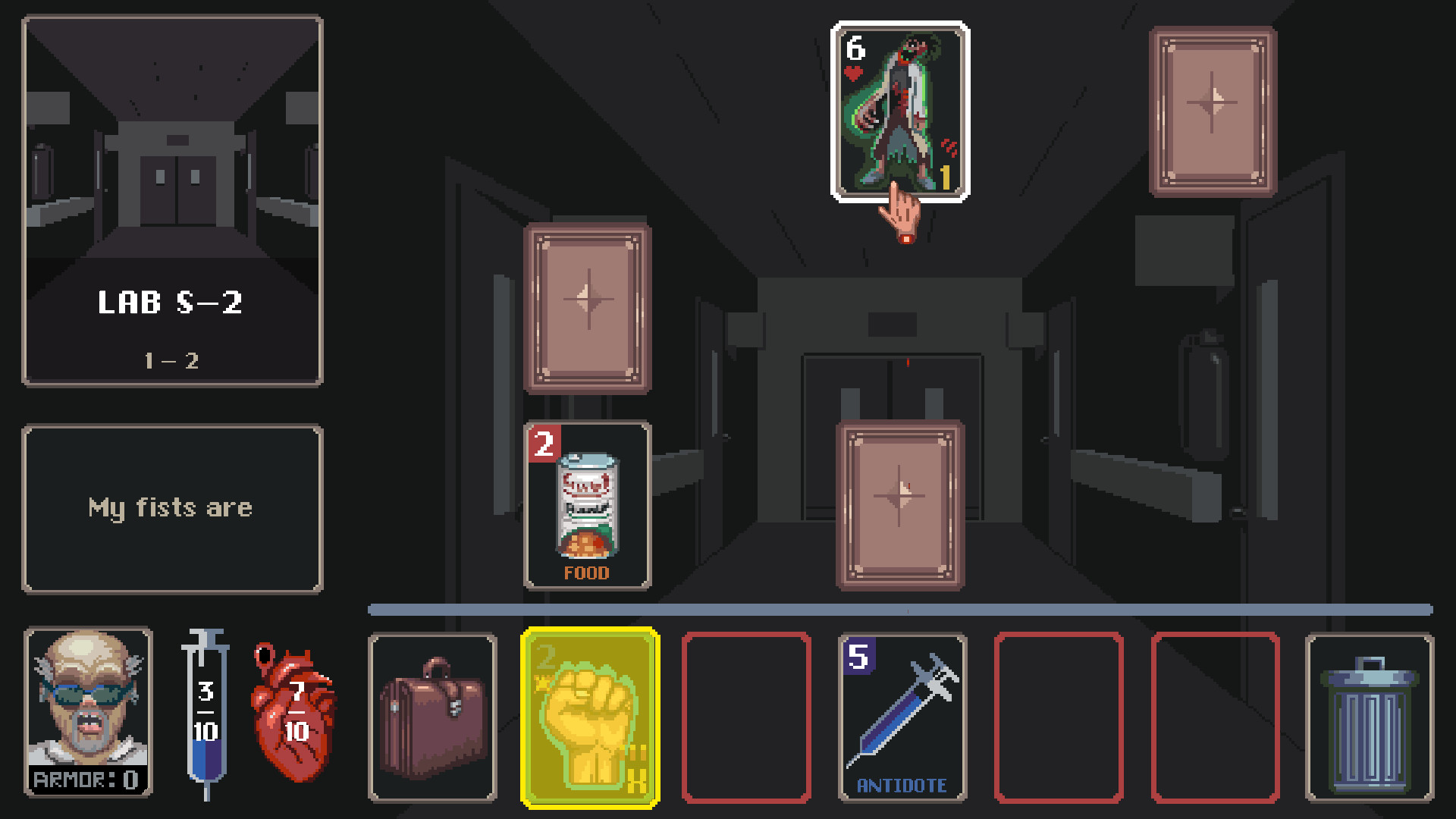This screenshot has height=819, width=1456.
Task: Click the Armor: 0 label
Action: pyautogui.click(x=86, y=777)
